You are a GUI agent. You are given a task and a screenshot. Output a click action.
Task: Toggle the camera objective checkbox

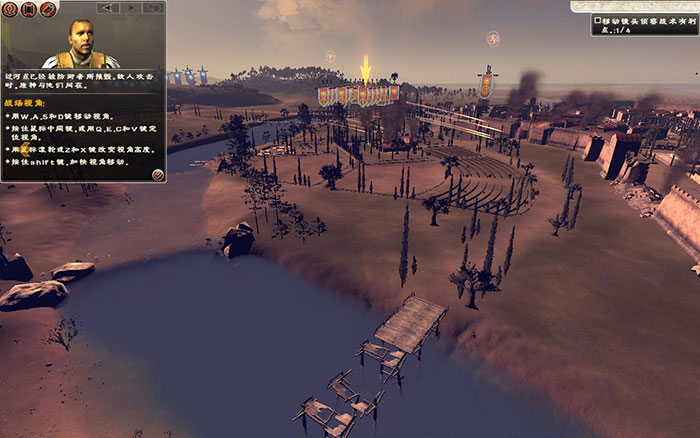pyautogui.click(x=597, y=19)
